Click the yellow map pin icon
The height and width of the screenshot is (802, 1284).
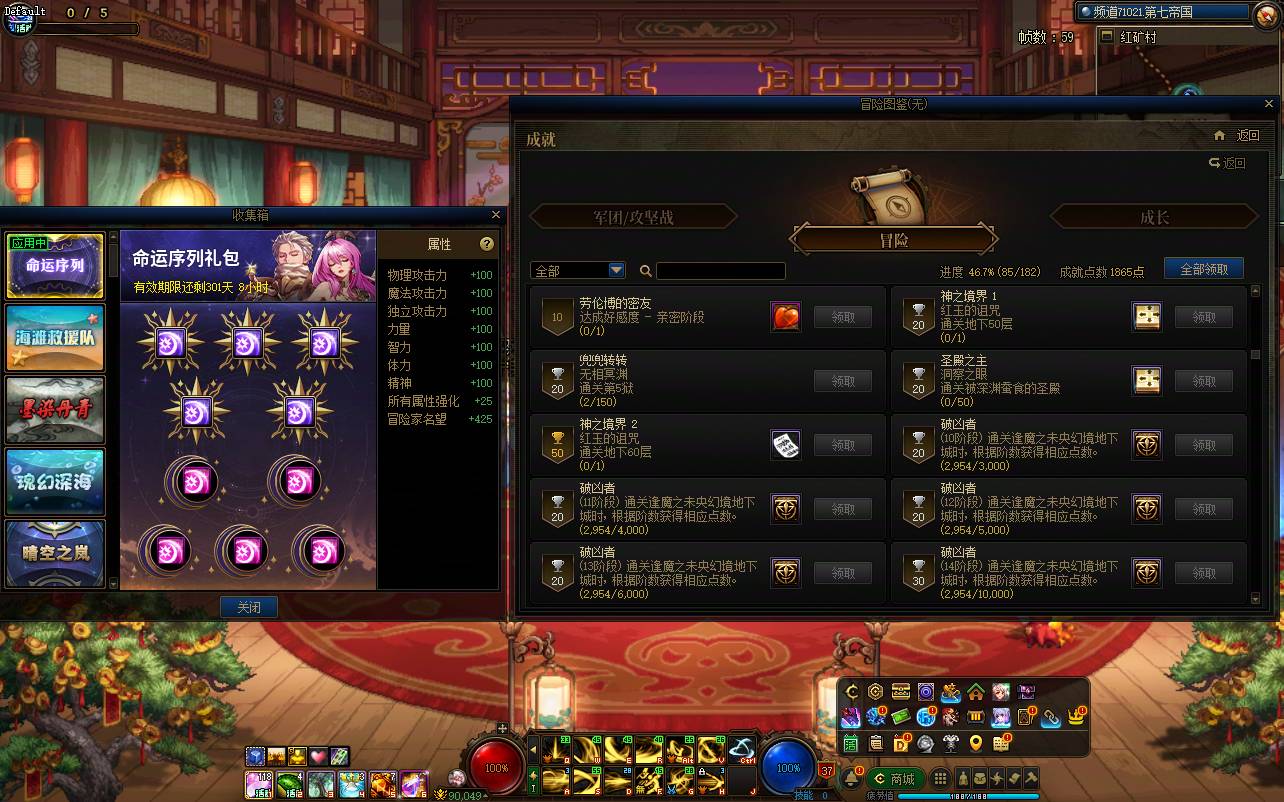point(975,743)
